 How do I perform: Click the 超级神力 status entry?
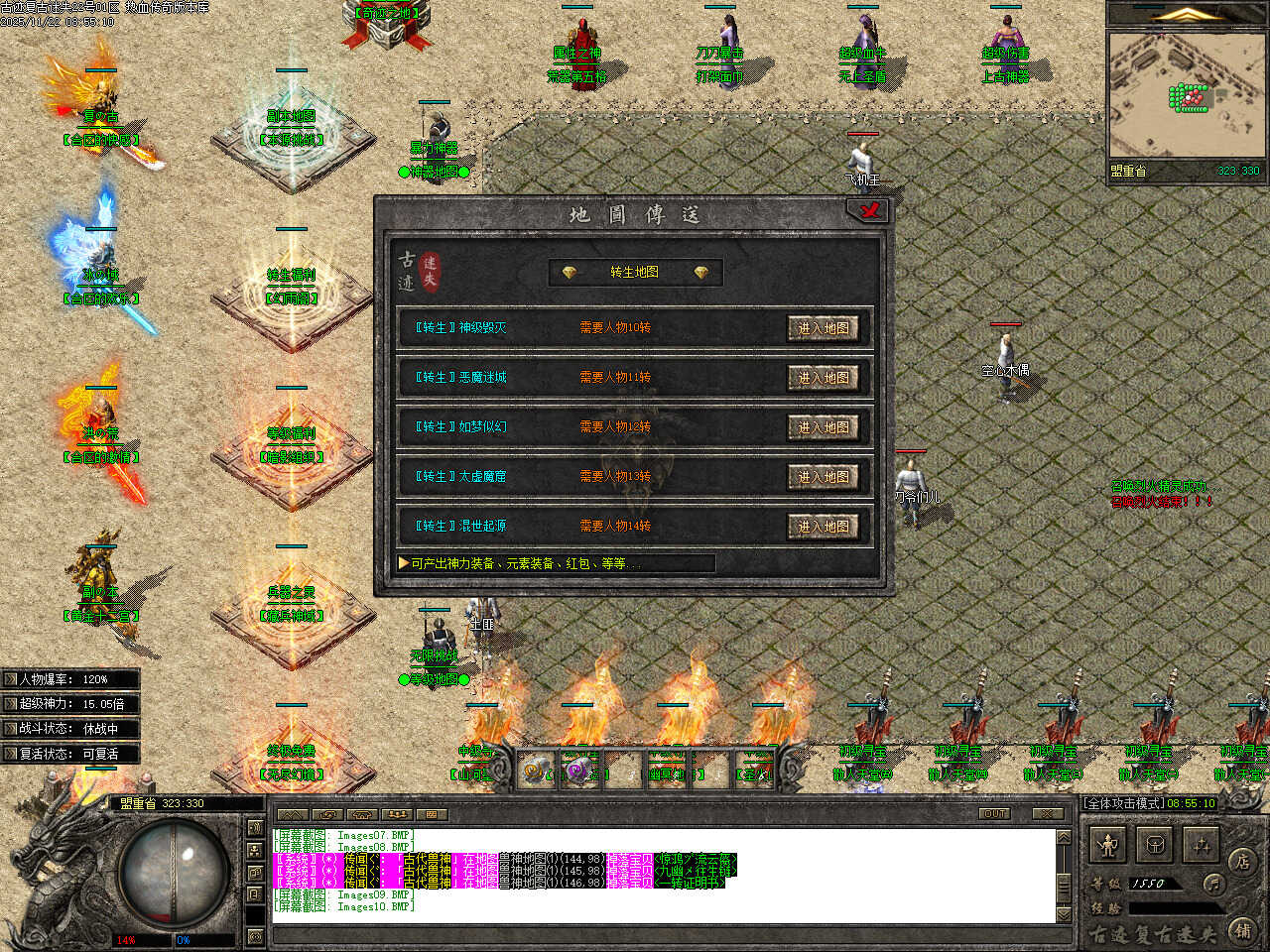69,704
